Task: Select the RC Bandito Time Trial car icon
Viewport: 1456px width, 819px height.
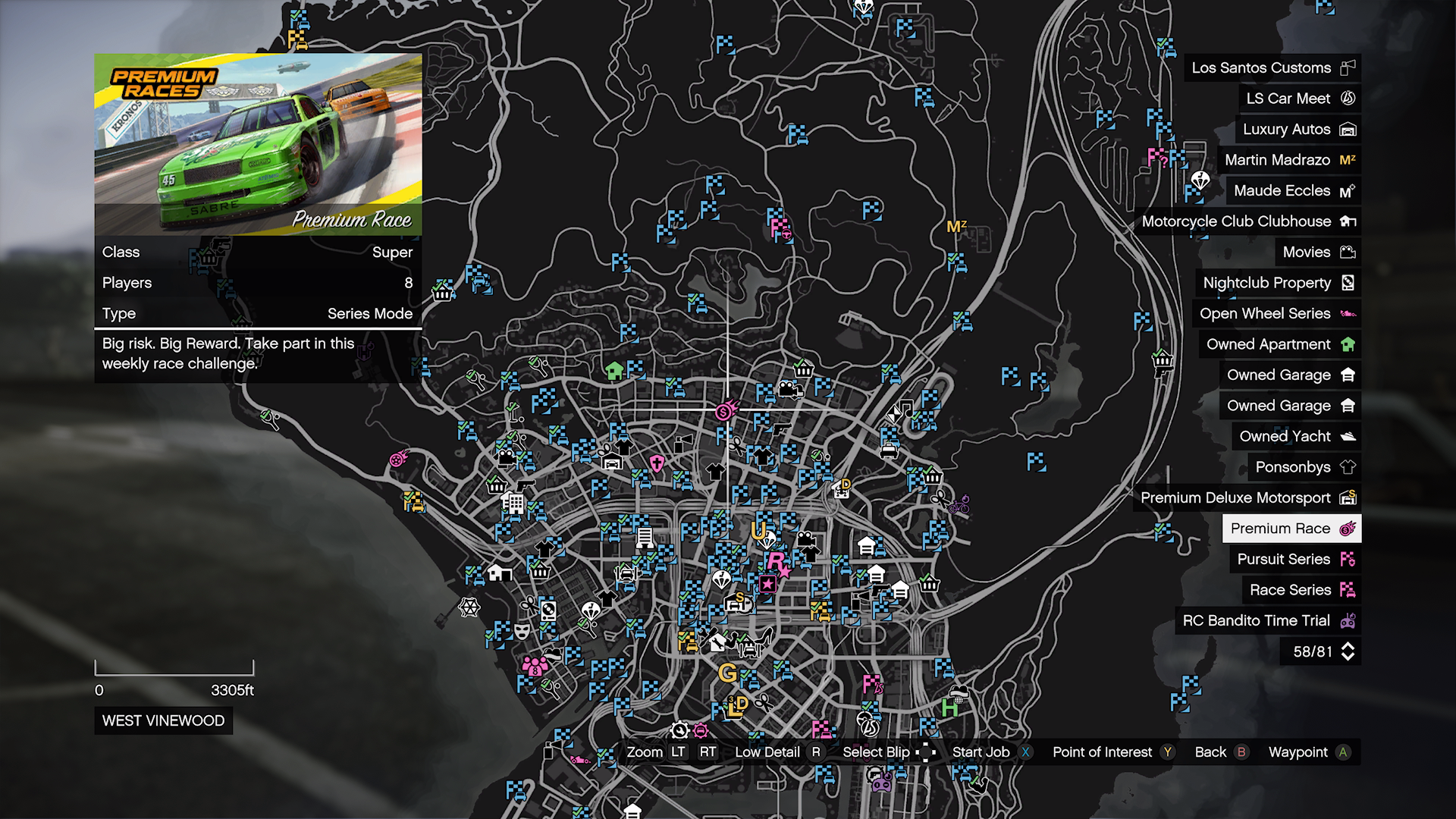Action: [1348, 620]
